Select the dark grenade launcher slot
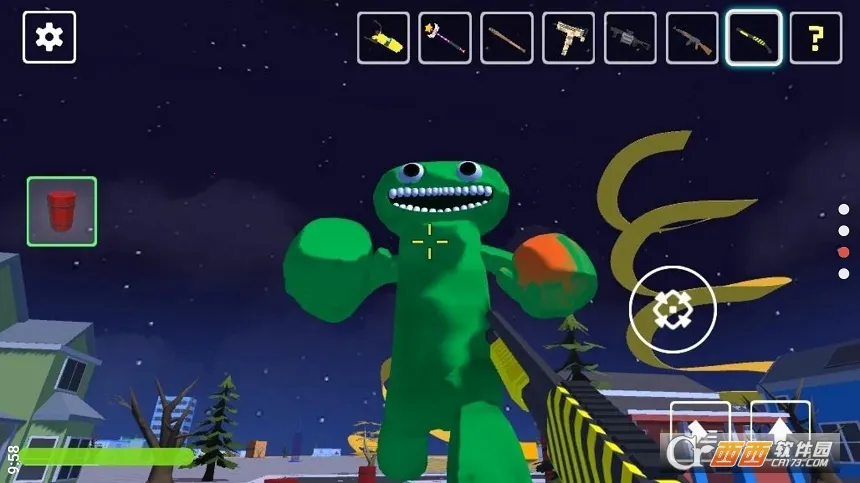Viewport: 860px width, 483px height. (x=630, y=38)
